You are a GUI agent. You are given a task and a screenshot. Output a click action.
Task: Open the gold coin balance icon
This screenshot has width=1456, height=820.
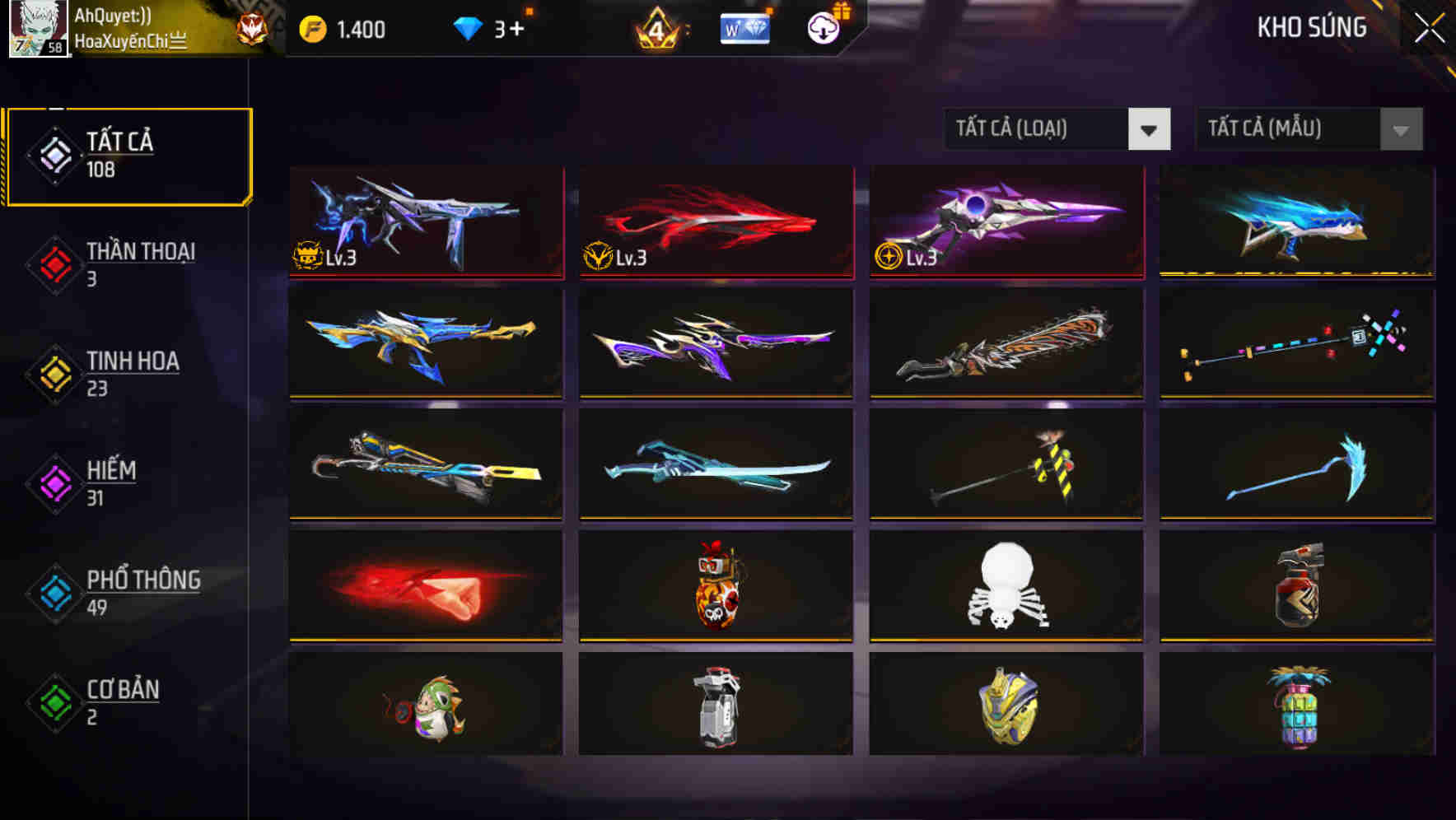pos(311,27)
